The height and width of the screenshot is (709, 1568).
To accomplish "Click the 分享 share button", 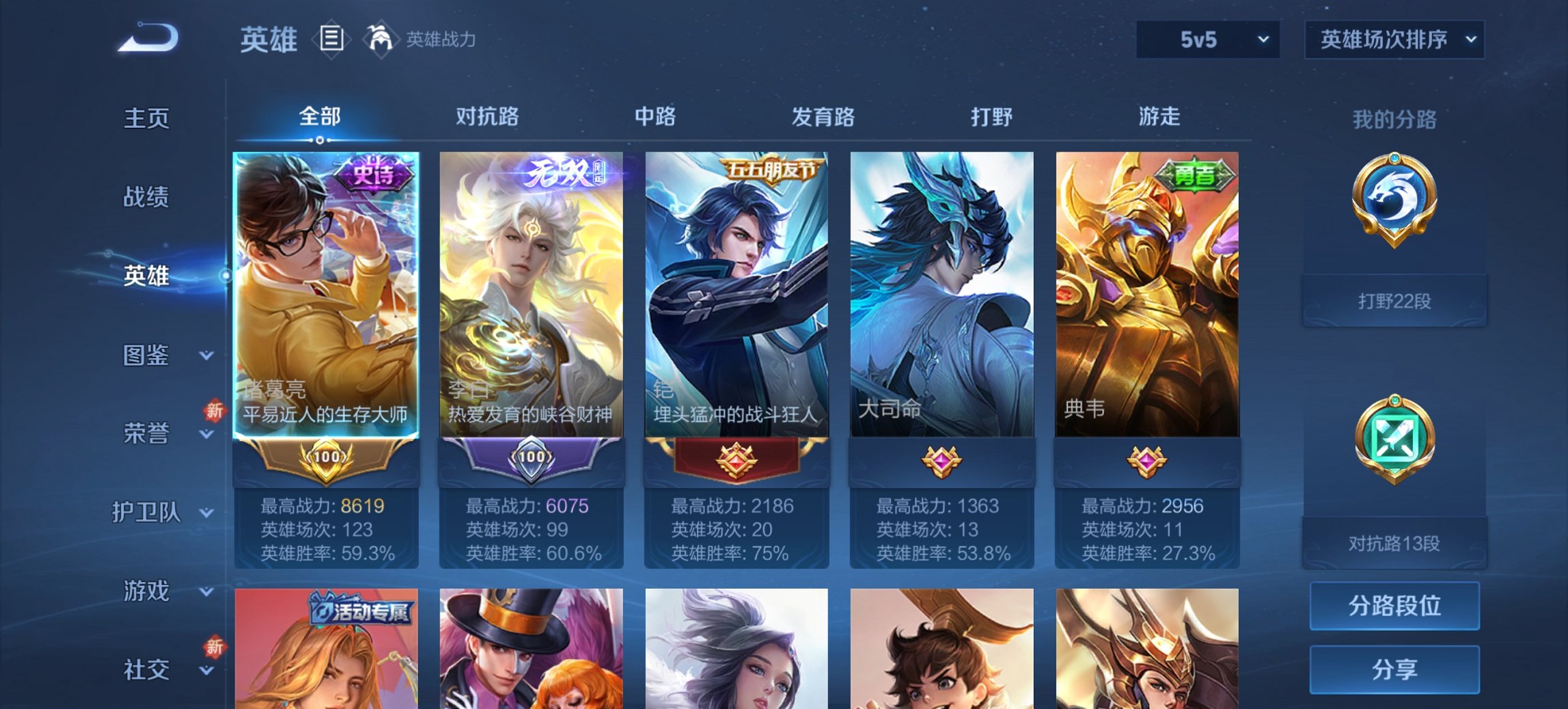I will pyautogui.click(x=1394, y=670).
